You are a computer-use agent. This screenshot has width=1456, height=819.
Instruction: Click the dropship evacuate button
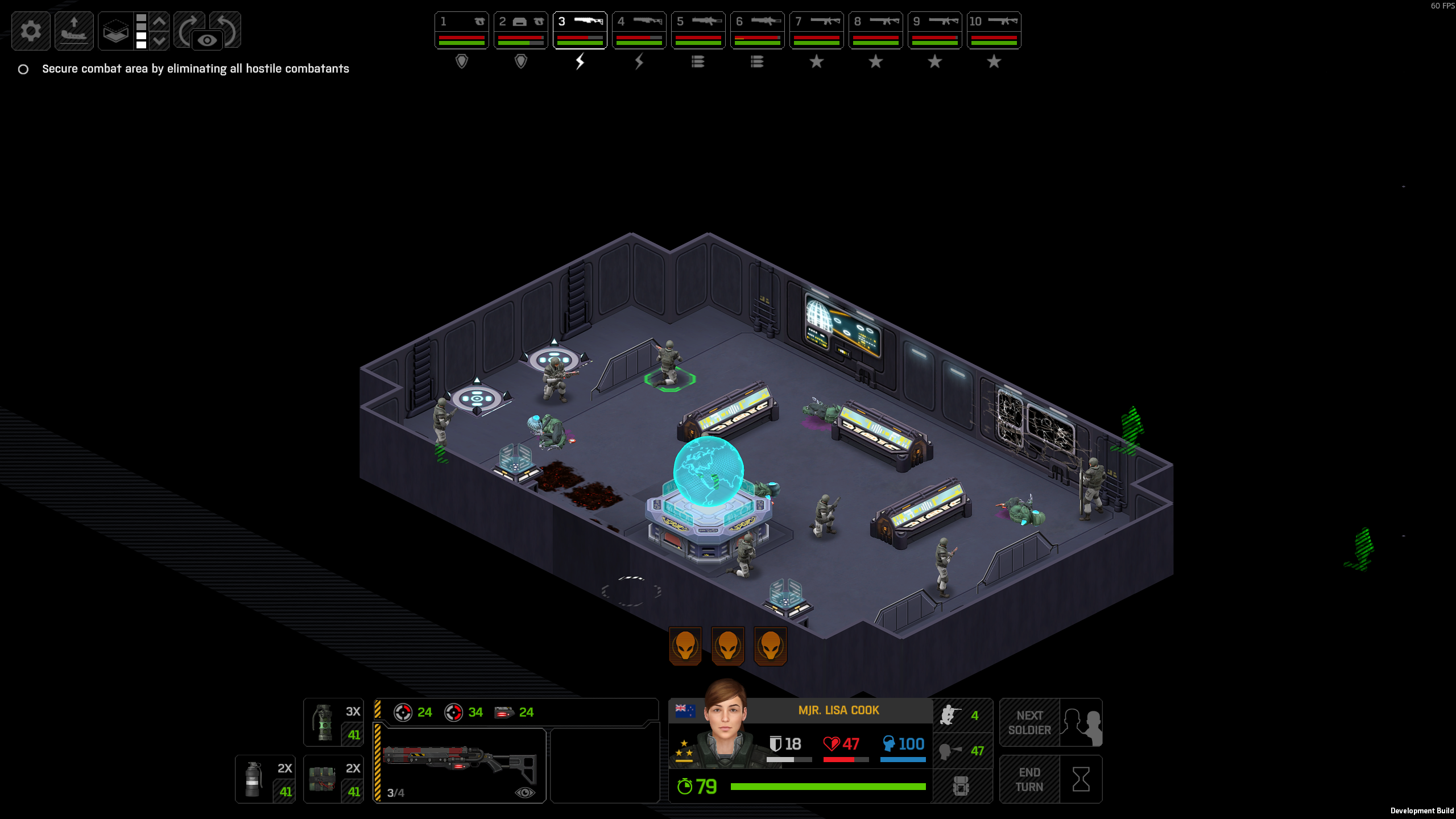pyautogui.click(x=74, y=31)
